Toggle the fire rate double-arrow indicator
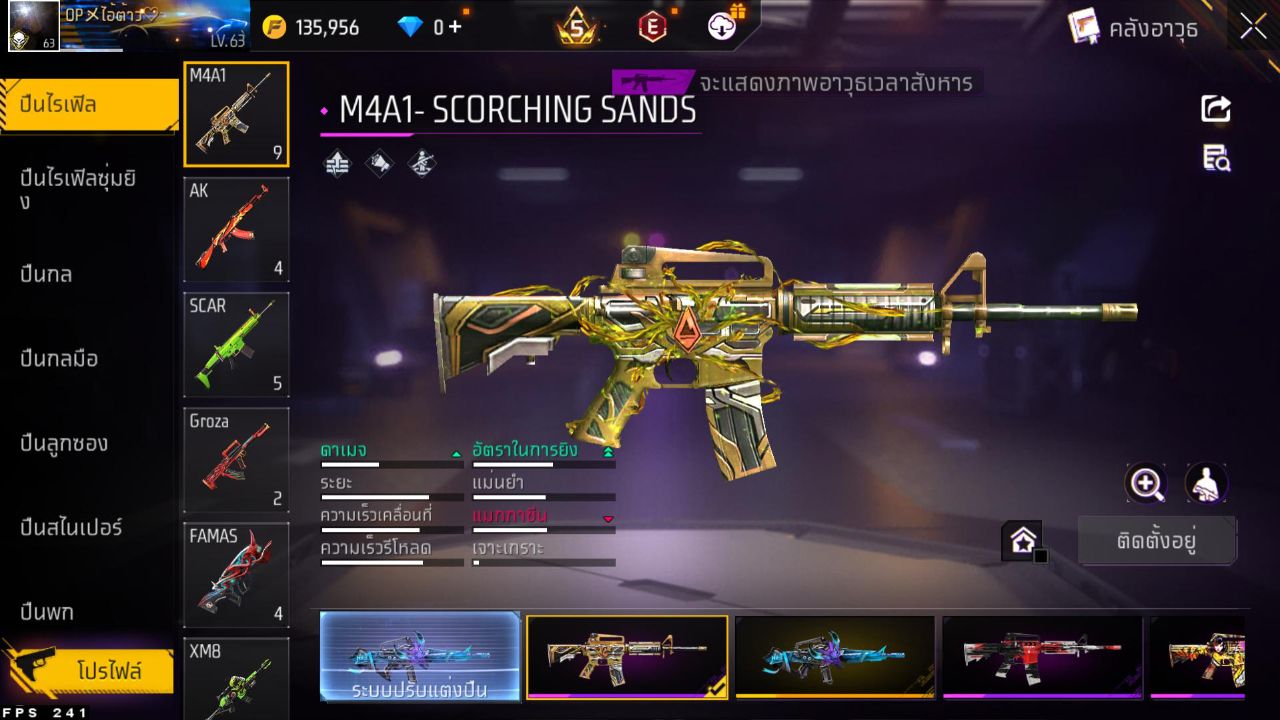Screen dimensions: 1280x720 (x=610, y=450)
